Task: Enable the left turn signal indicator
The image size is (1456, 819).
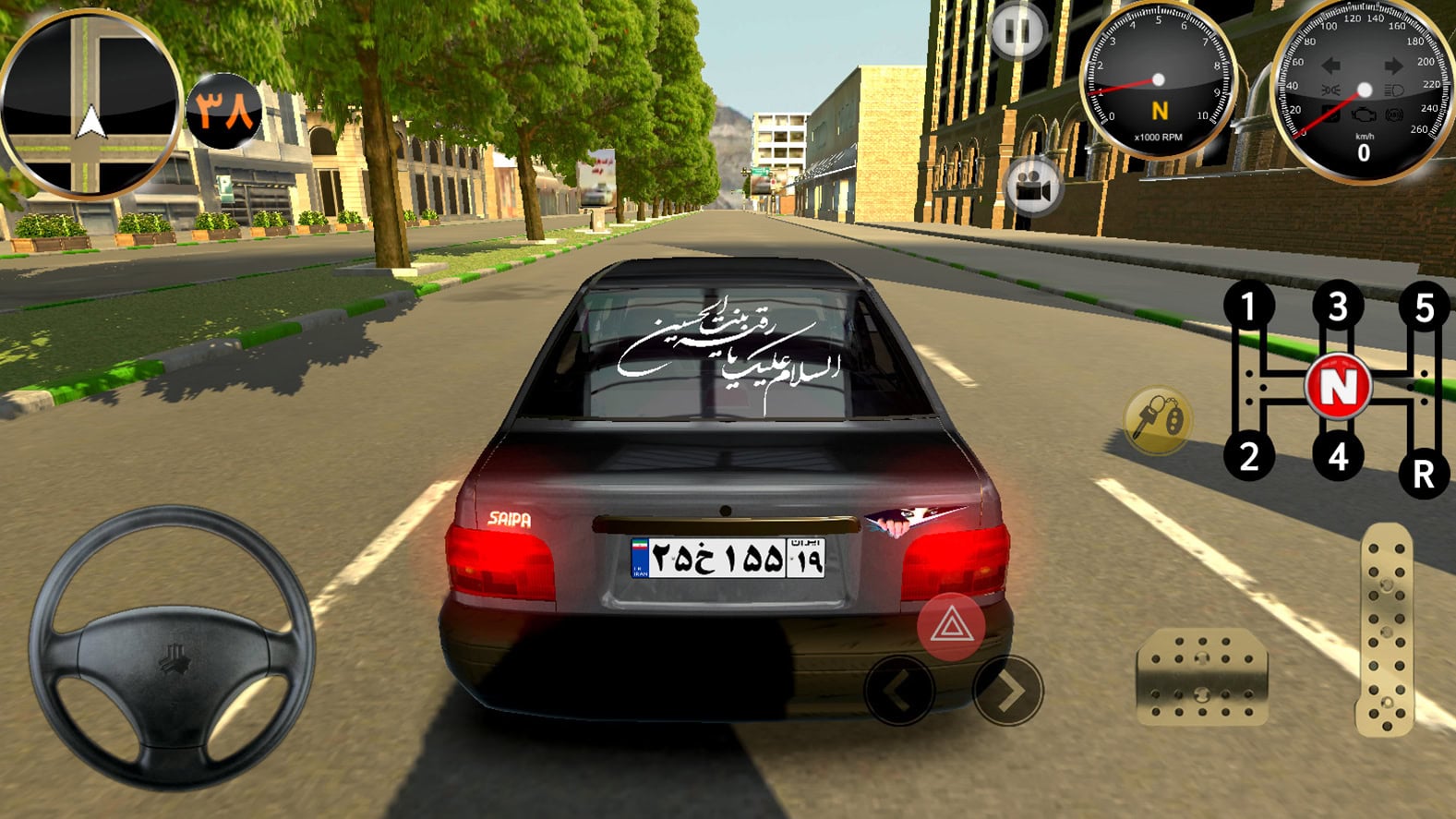Action: (1330, 66)
